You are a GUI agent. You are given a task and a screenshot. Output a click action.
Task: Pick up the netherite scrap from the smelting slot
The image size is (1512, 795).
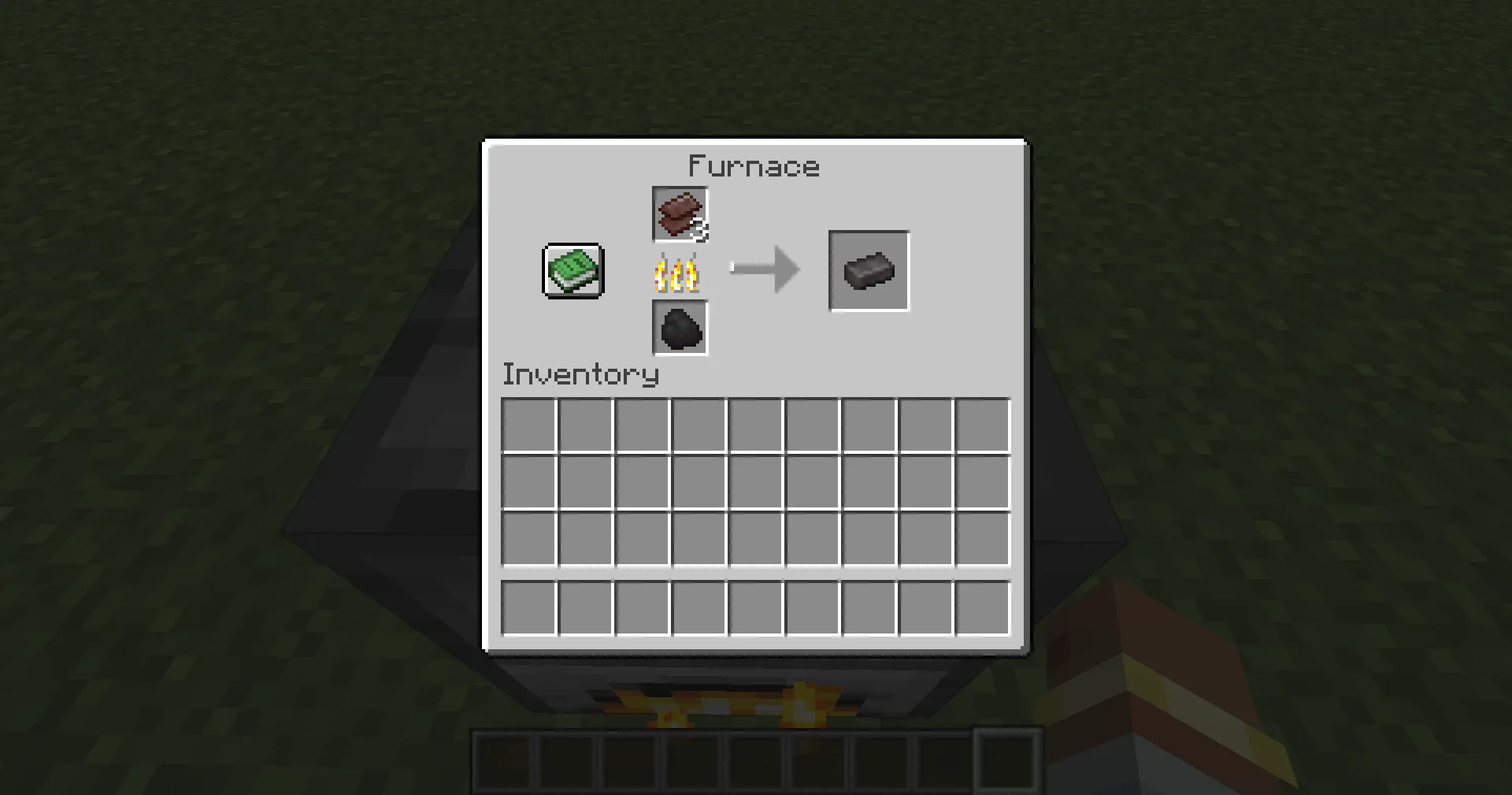[680, 214]
